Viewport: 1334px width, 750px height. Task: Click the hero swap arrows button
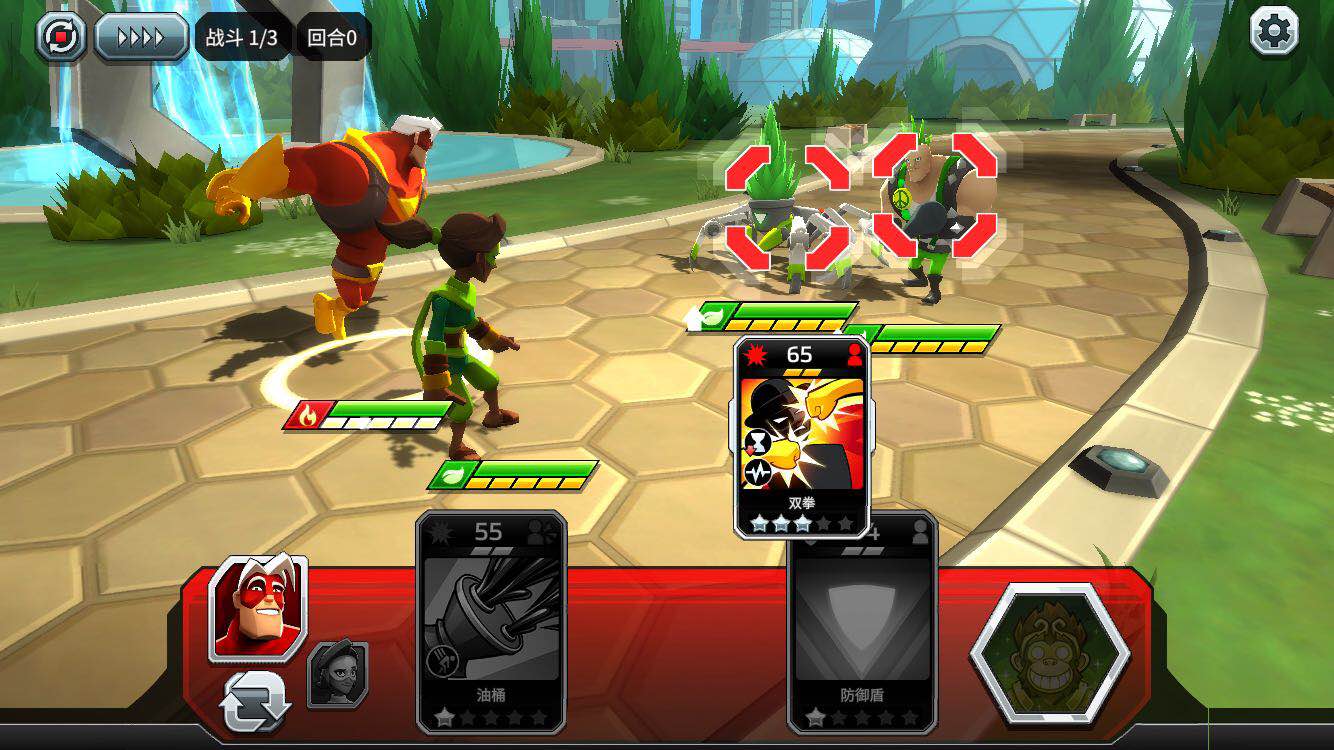[x=256, y=701]
